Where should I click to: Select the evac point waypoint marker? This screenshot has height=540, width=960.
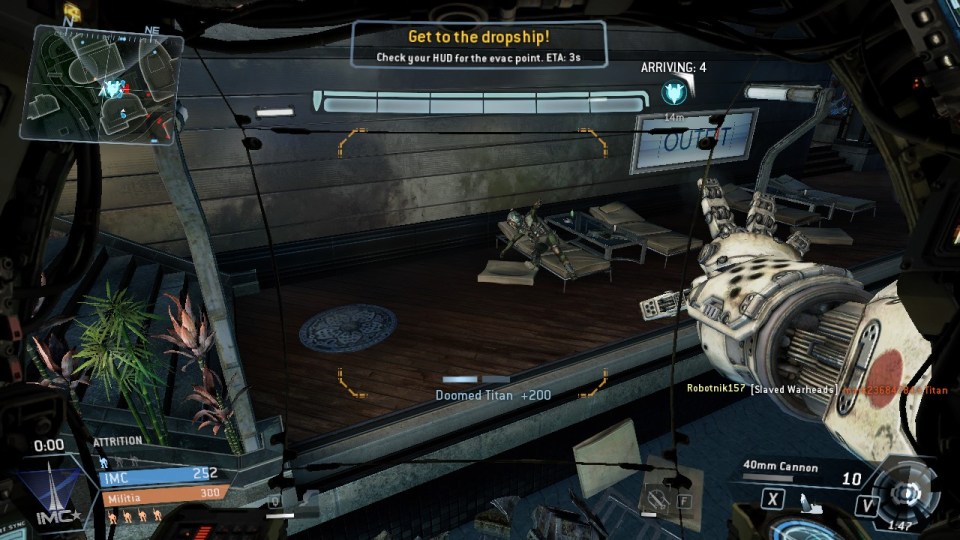673,94
